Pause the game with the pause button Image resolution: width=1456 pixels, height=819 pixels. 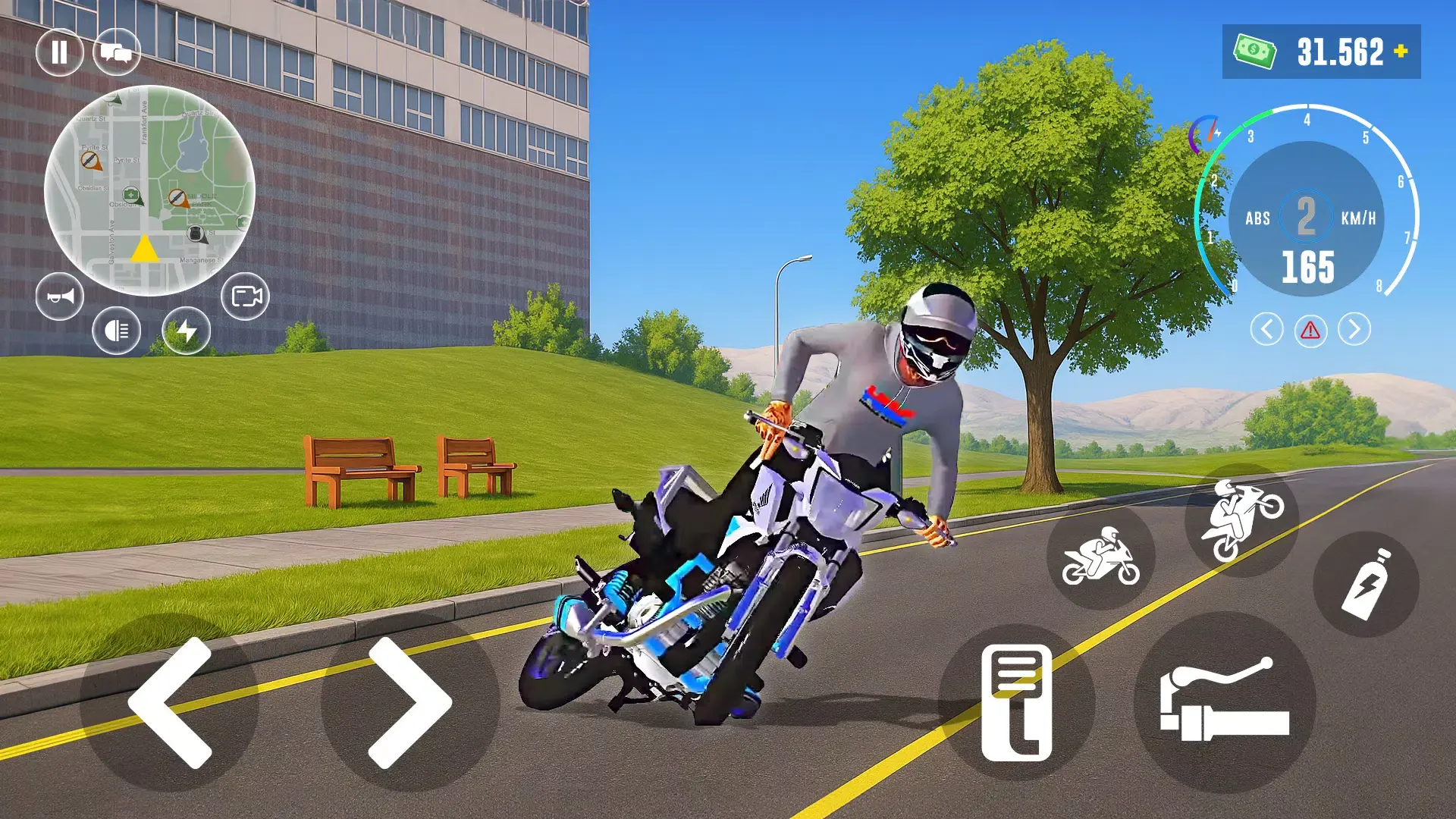point(60,52)
